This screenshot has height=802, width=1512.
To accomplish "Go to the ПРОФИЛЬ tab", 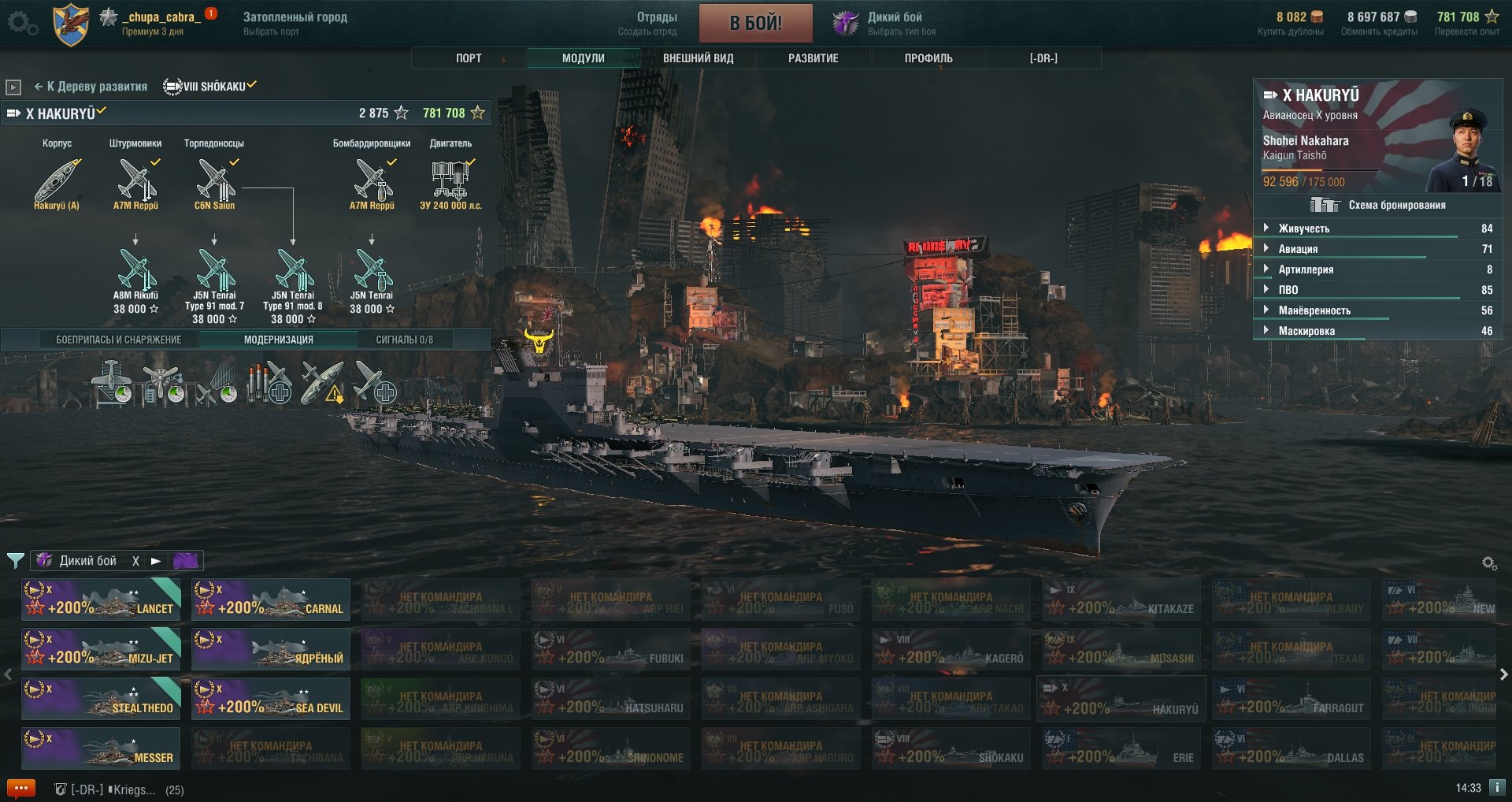I will pyautogui.click(x=928, y=58).
